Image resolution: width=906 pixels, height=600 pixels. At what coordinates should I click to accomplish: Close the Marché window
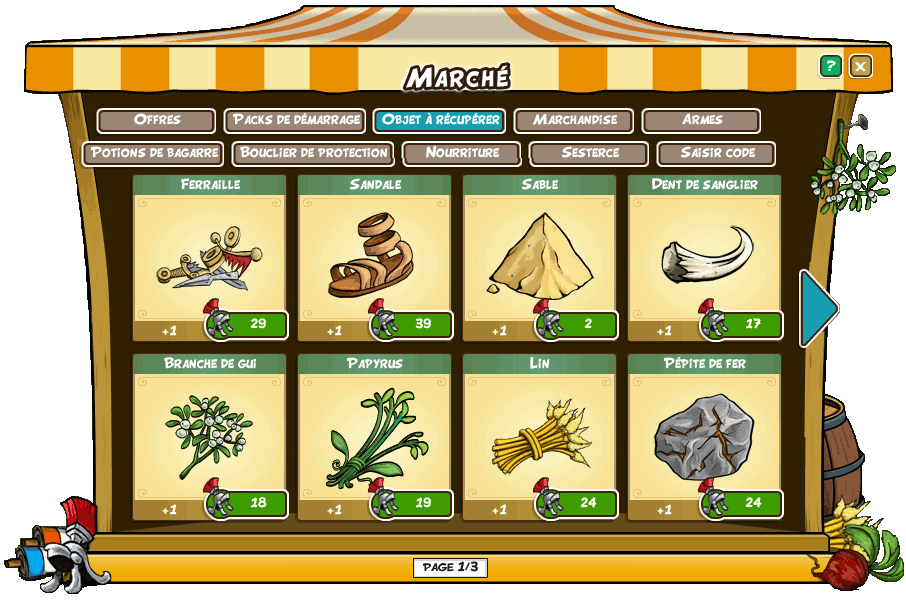pos(860,66)
